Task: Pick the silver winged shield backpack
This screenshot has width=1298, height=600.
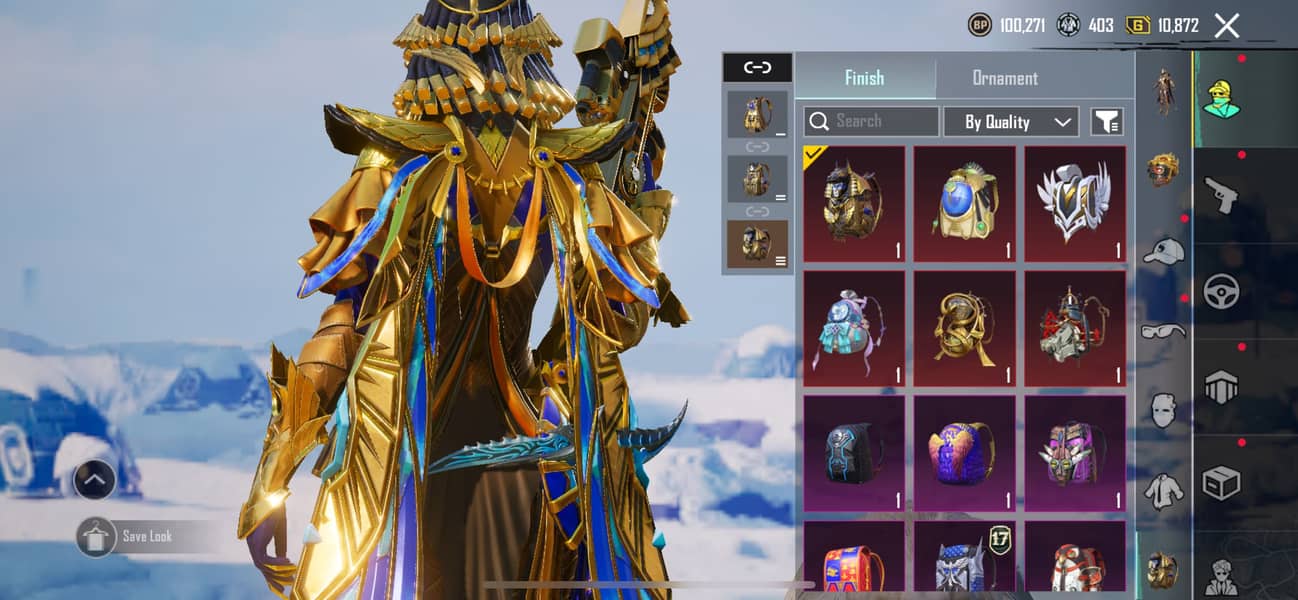Action: (1075, 203)
